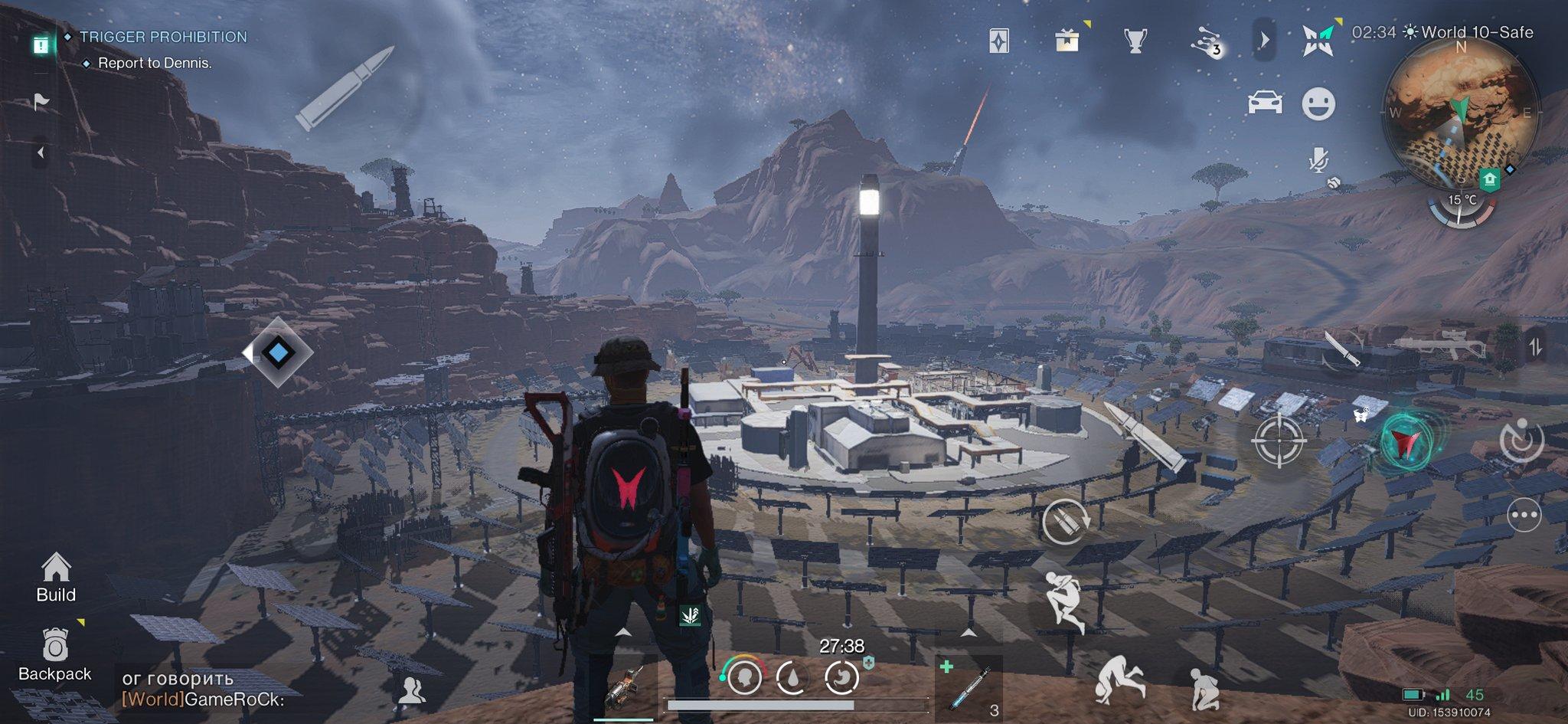
Task: Summon vehicle with the car icon
Action: (x=1264, y=103)
